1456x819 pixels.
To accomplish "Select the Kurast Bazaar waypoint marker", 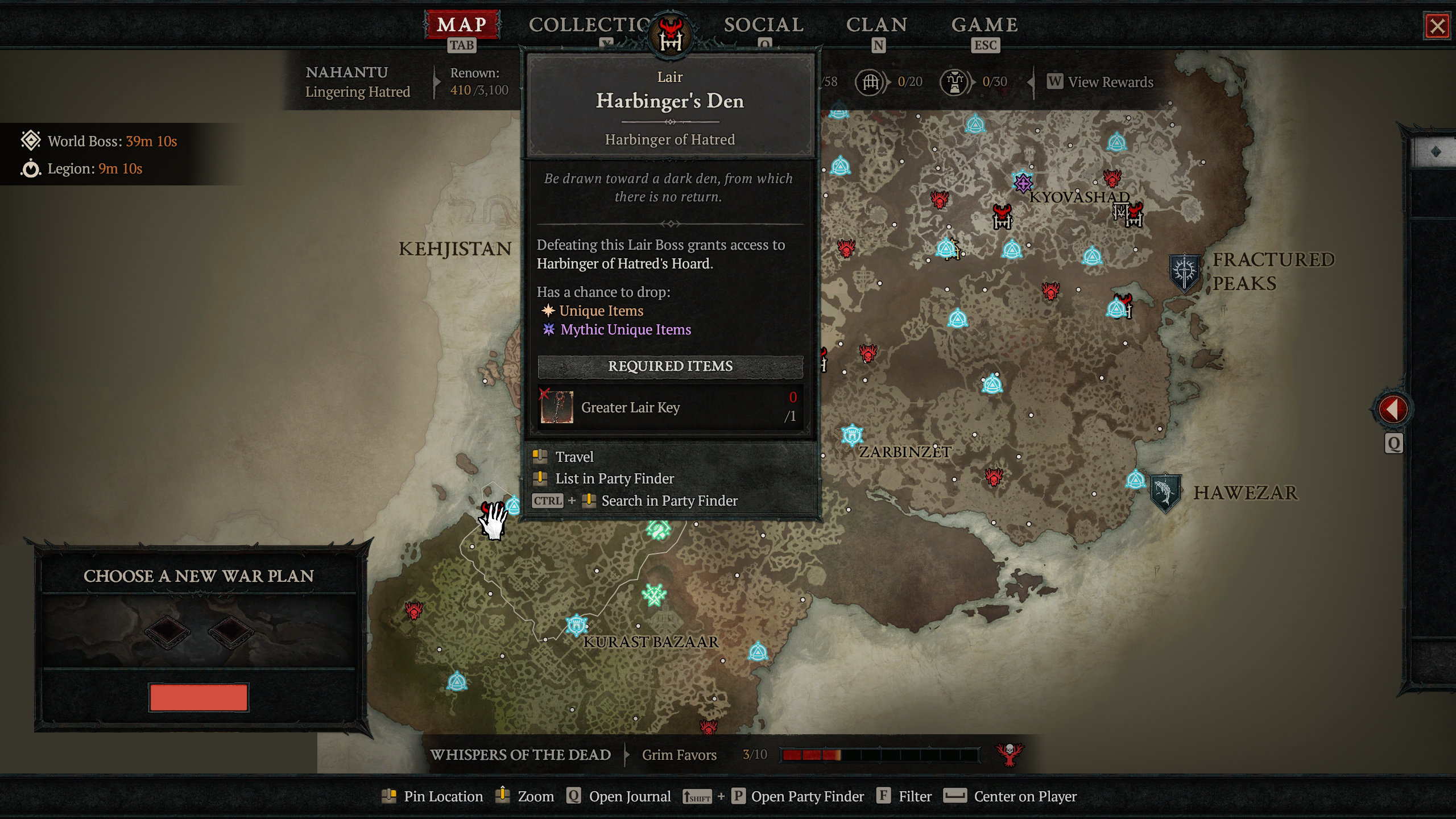I will (x=577, y=625).
